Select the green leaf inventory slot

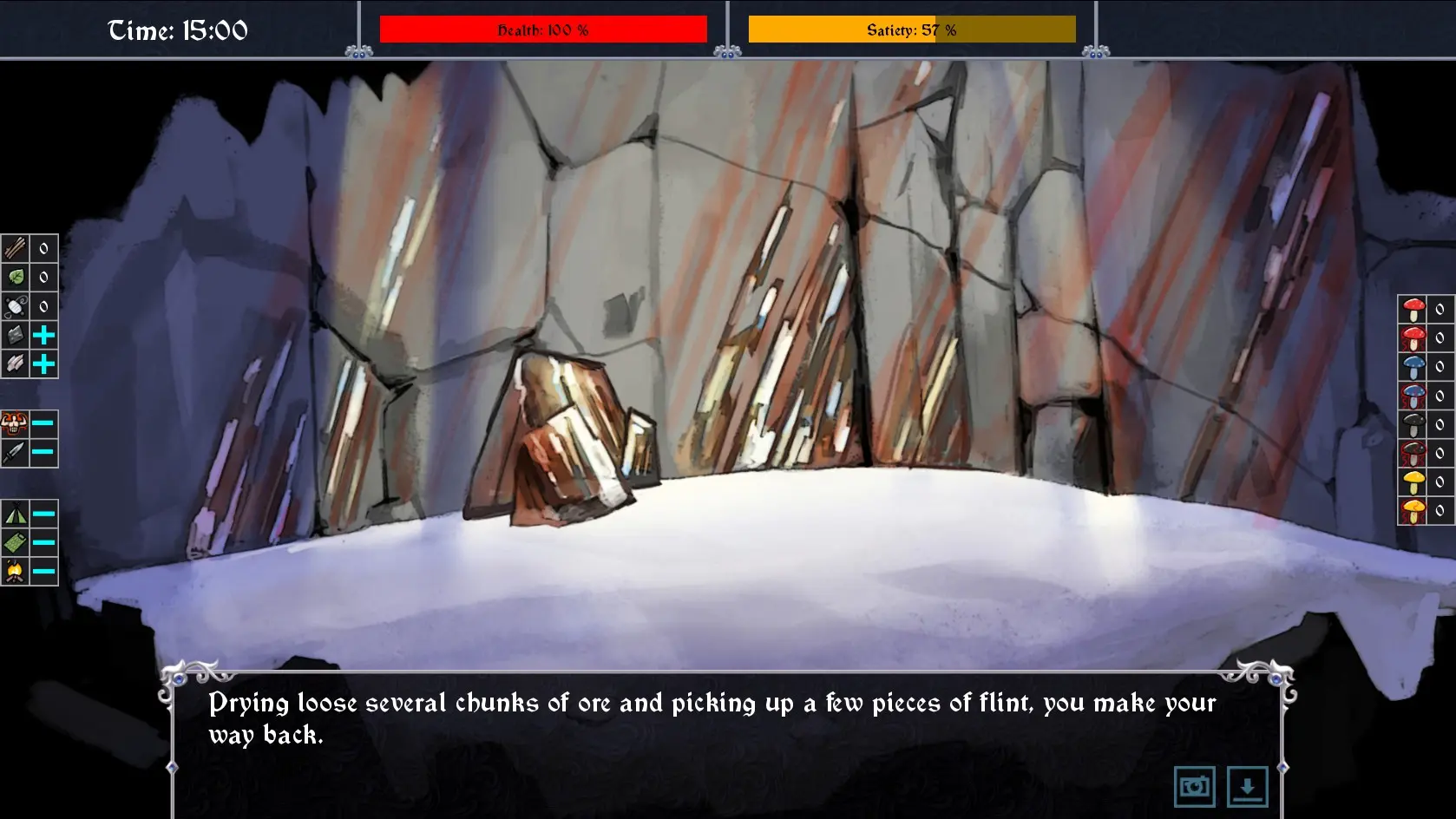[16, 278]
